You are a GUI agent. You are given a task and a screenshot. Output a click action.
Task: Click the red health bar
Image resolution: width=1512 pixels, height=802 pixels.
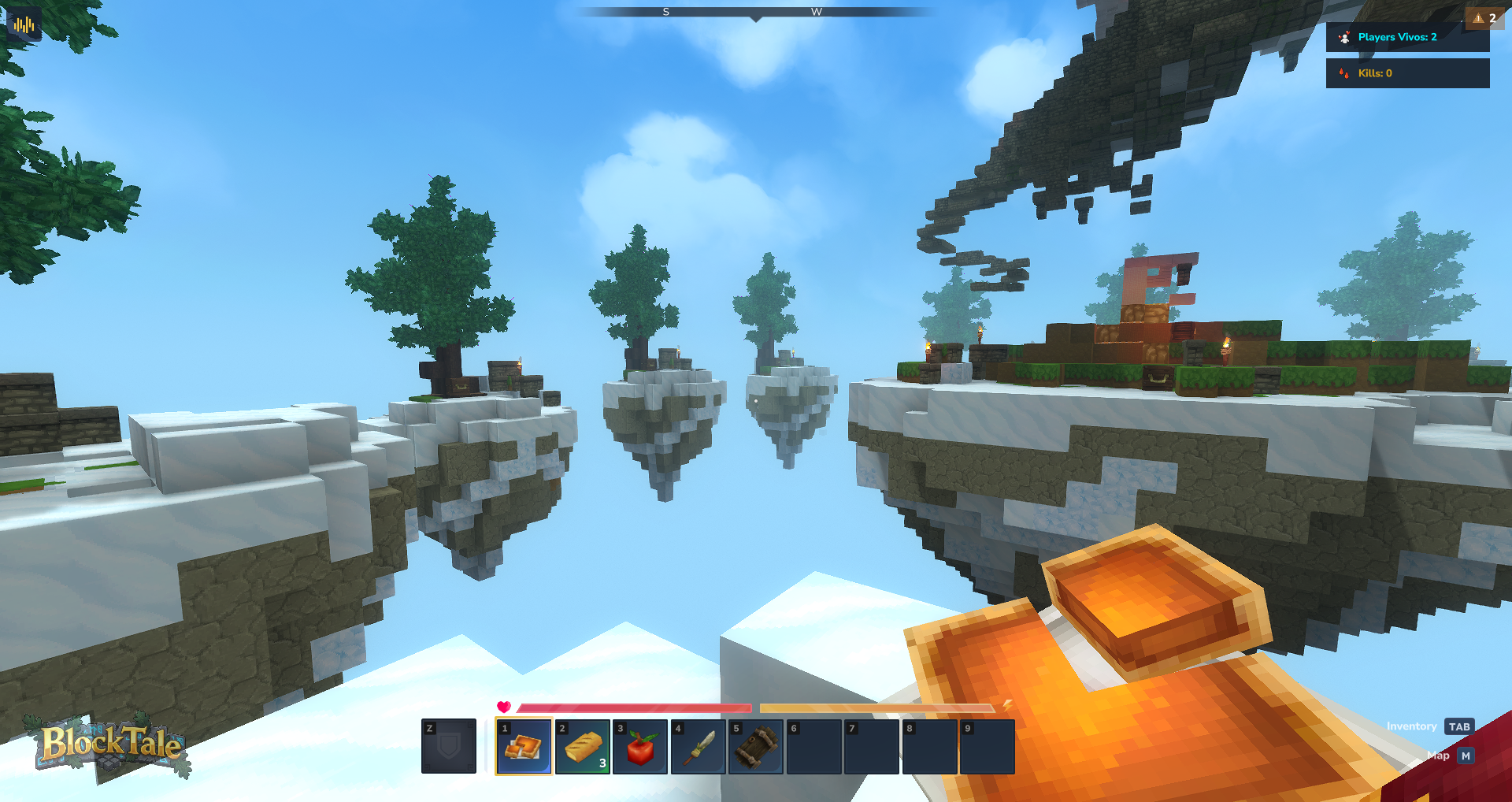tap(638, 707)
